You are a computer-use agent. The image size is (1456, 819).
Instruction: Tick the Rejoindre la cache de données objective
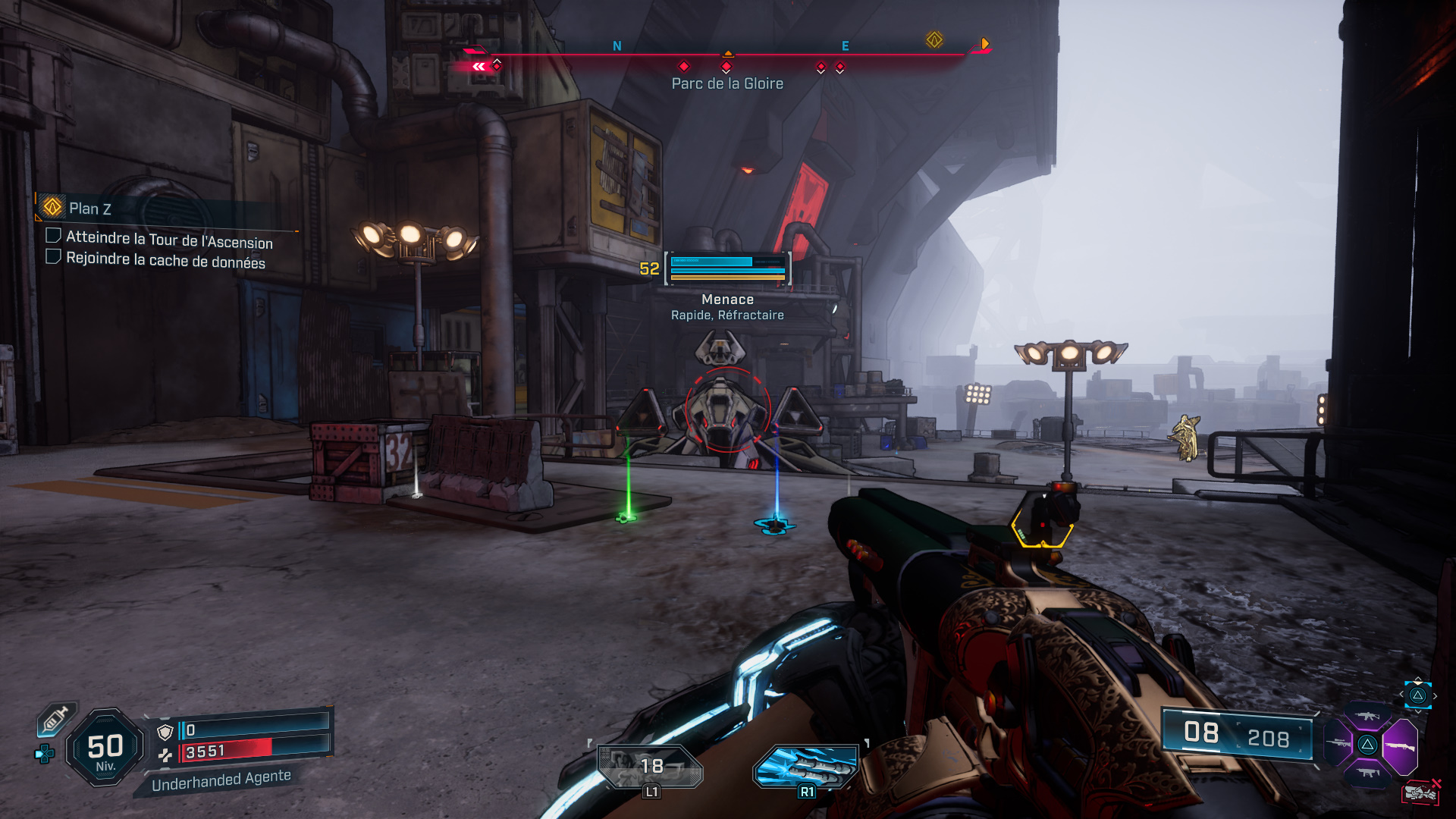click(x=54, y=256)
